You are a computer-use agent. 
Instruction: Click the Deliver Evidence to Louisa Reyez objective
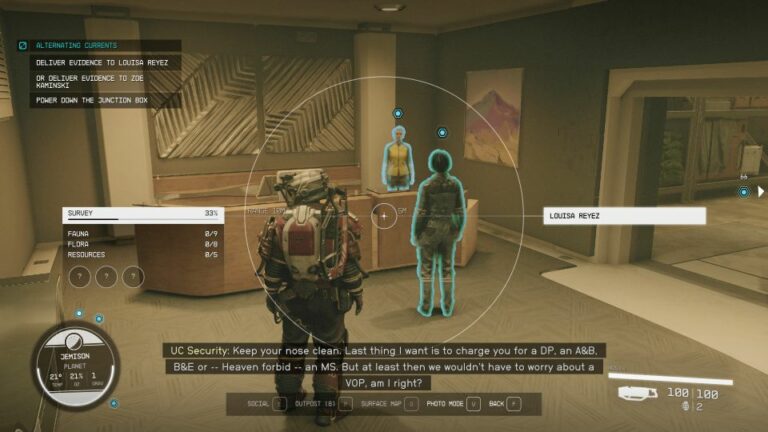[101, 62]
